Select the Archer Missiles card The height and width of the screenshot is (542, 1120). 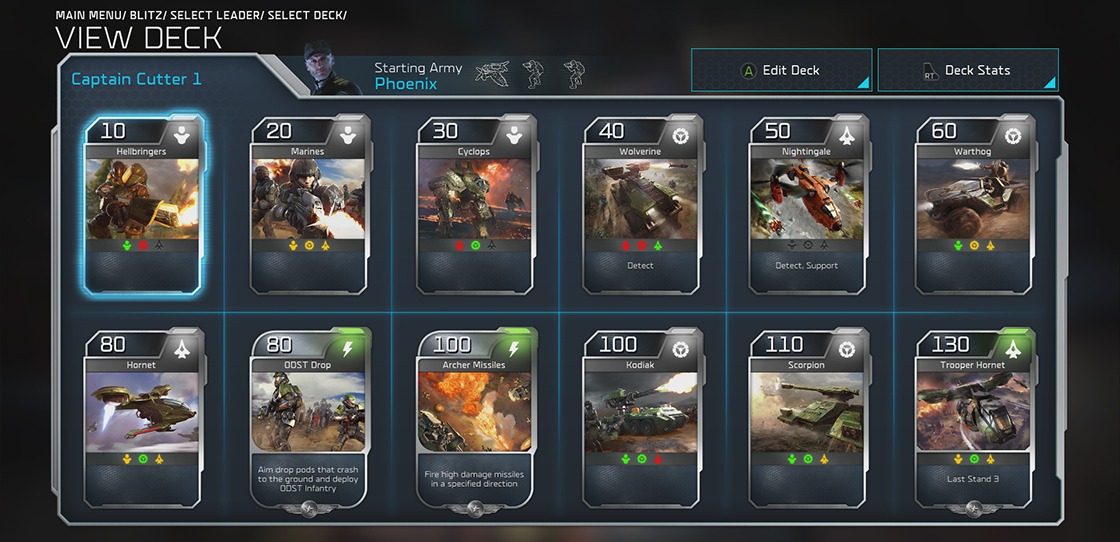coord(475,418)
